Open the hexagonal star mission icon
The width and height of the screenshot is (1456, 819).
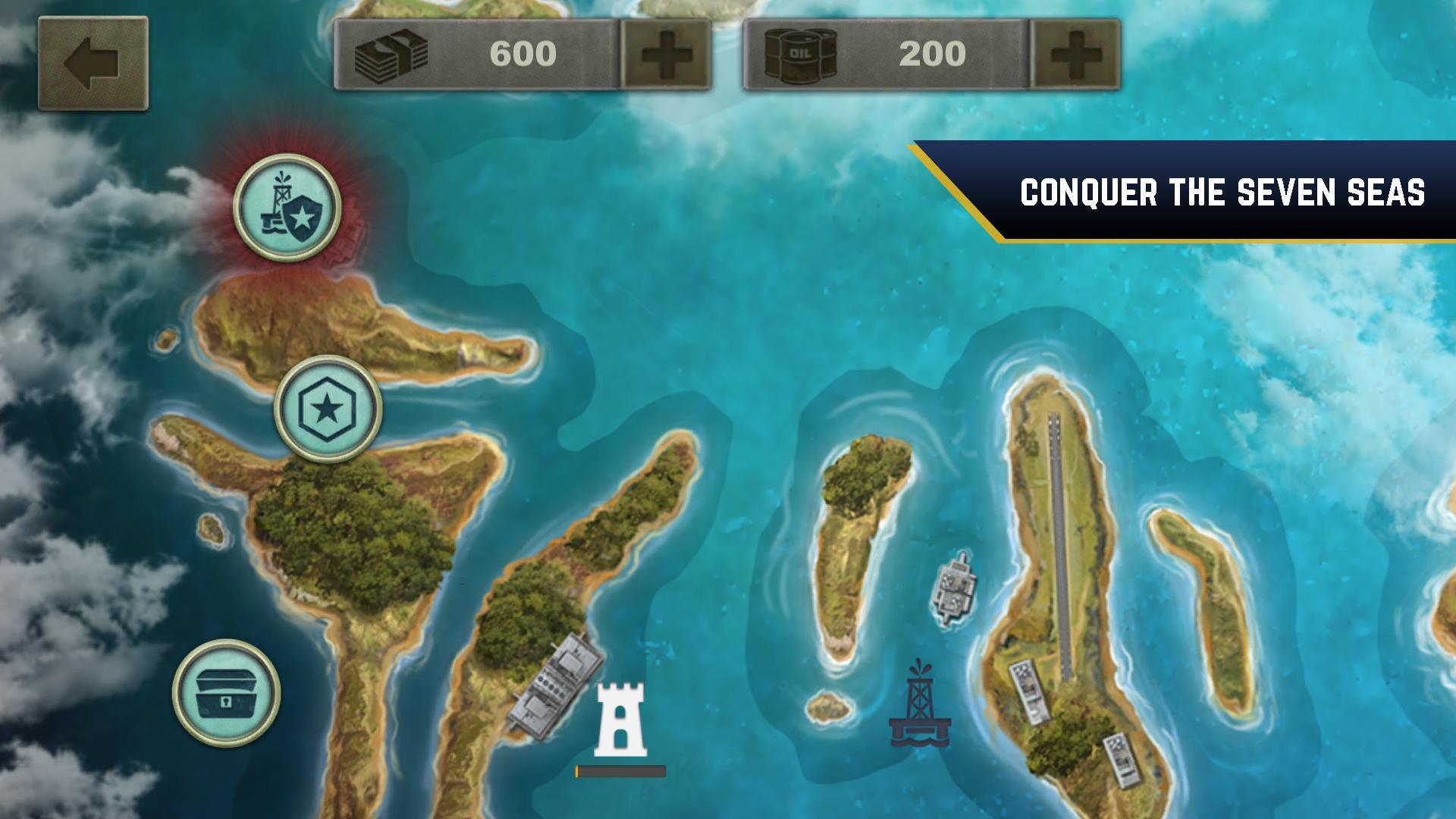coord(328,407)
